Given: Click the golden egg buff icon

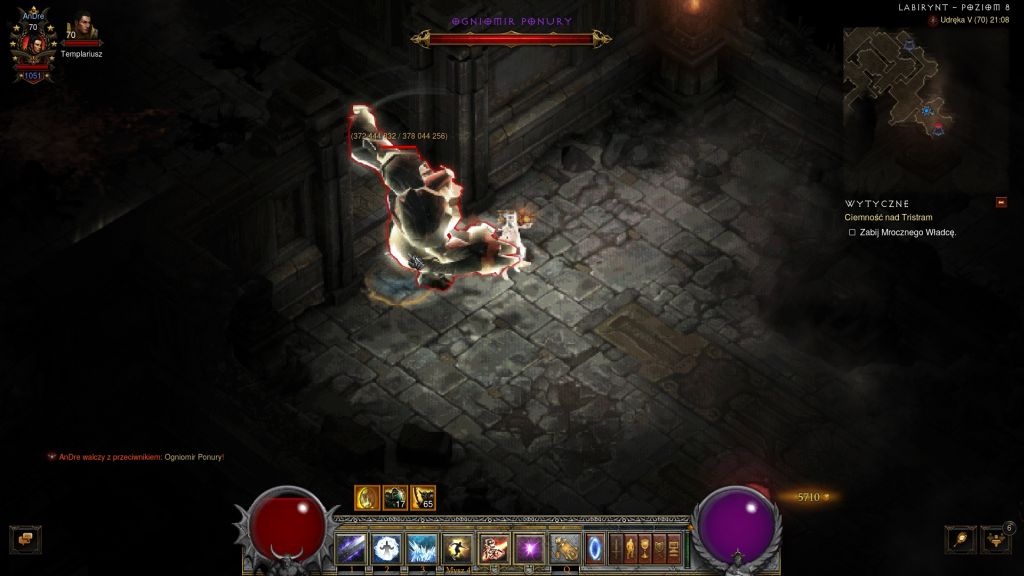Looking at the screenshot, I should (x=366, y=497).
